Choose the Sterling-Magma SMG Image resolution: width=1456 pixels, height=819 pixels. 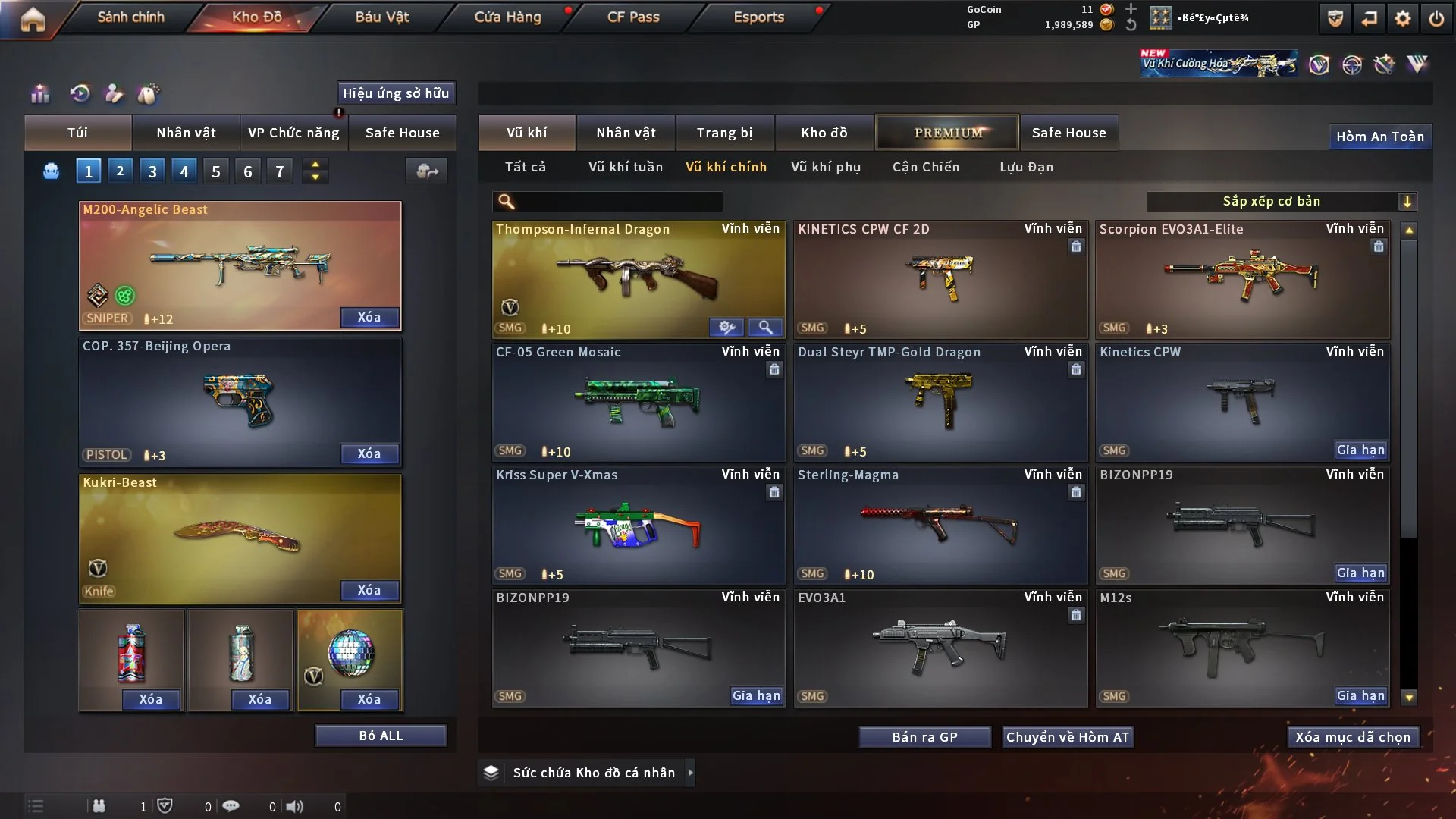point(940,525)
